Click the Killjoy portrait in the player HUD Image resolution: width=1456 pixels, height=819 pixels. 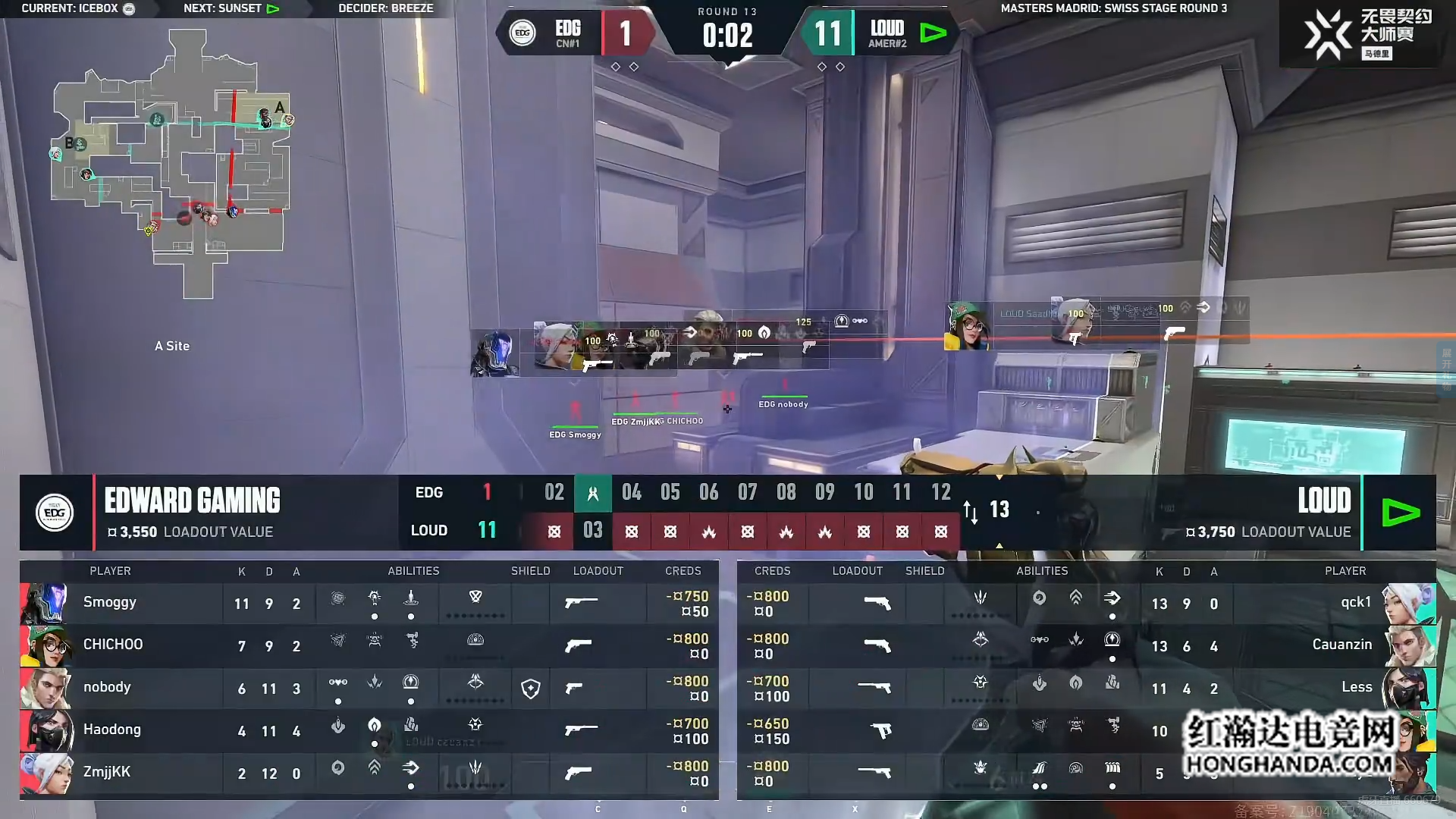click(967, 326)
